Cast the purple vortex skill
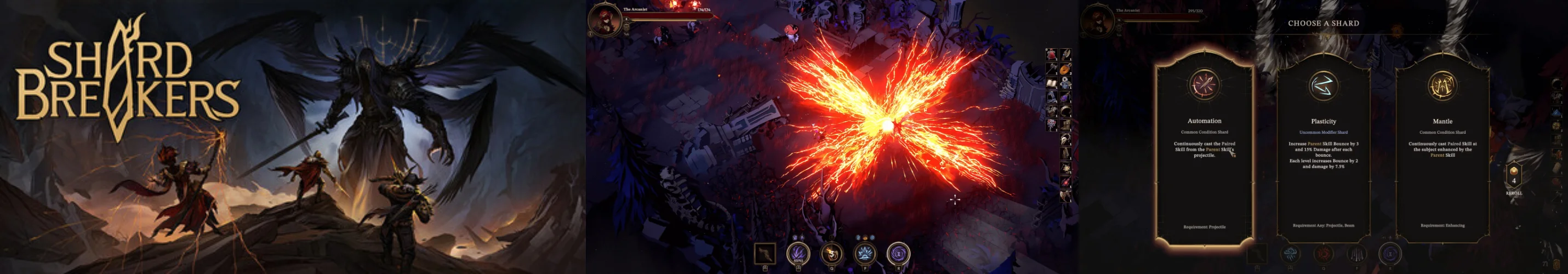The image size is (1568, 274). (x=898, y=253)
